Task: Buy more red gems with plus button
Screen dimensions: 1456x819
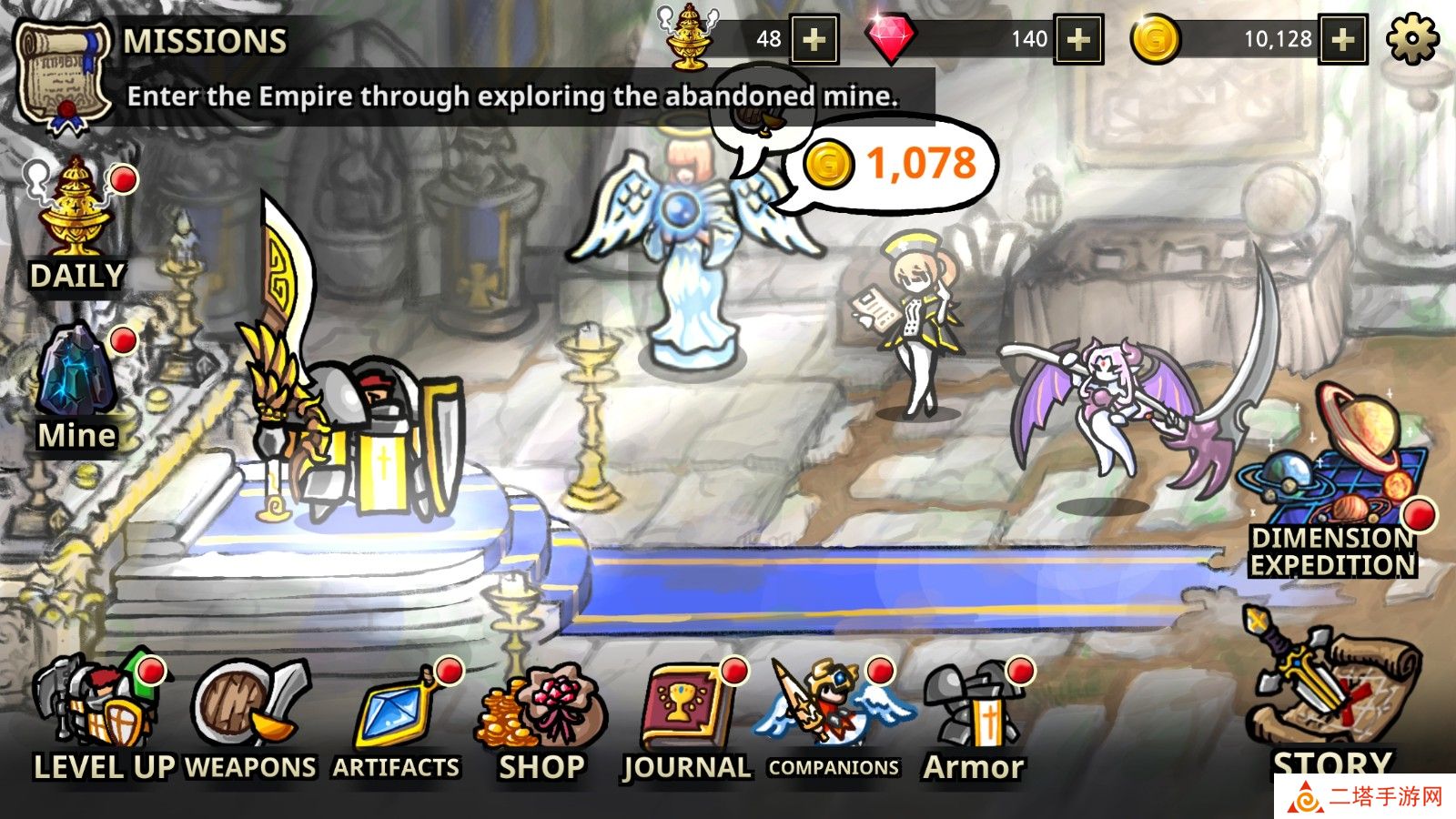Action: 1078,39
